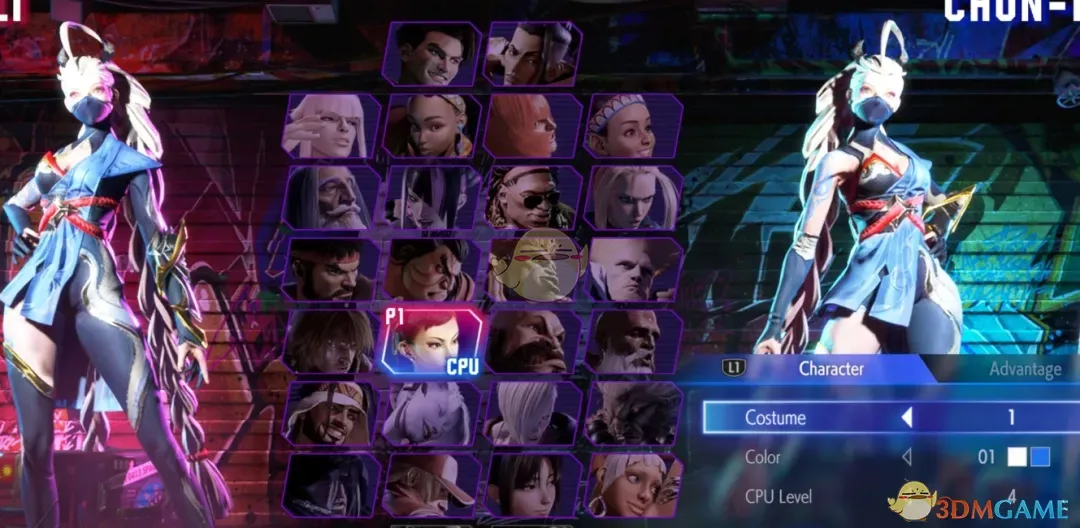Click the Costume left arrow
Screen dimensions: 1080x528
click(907, 417)
